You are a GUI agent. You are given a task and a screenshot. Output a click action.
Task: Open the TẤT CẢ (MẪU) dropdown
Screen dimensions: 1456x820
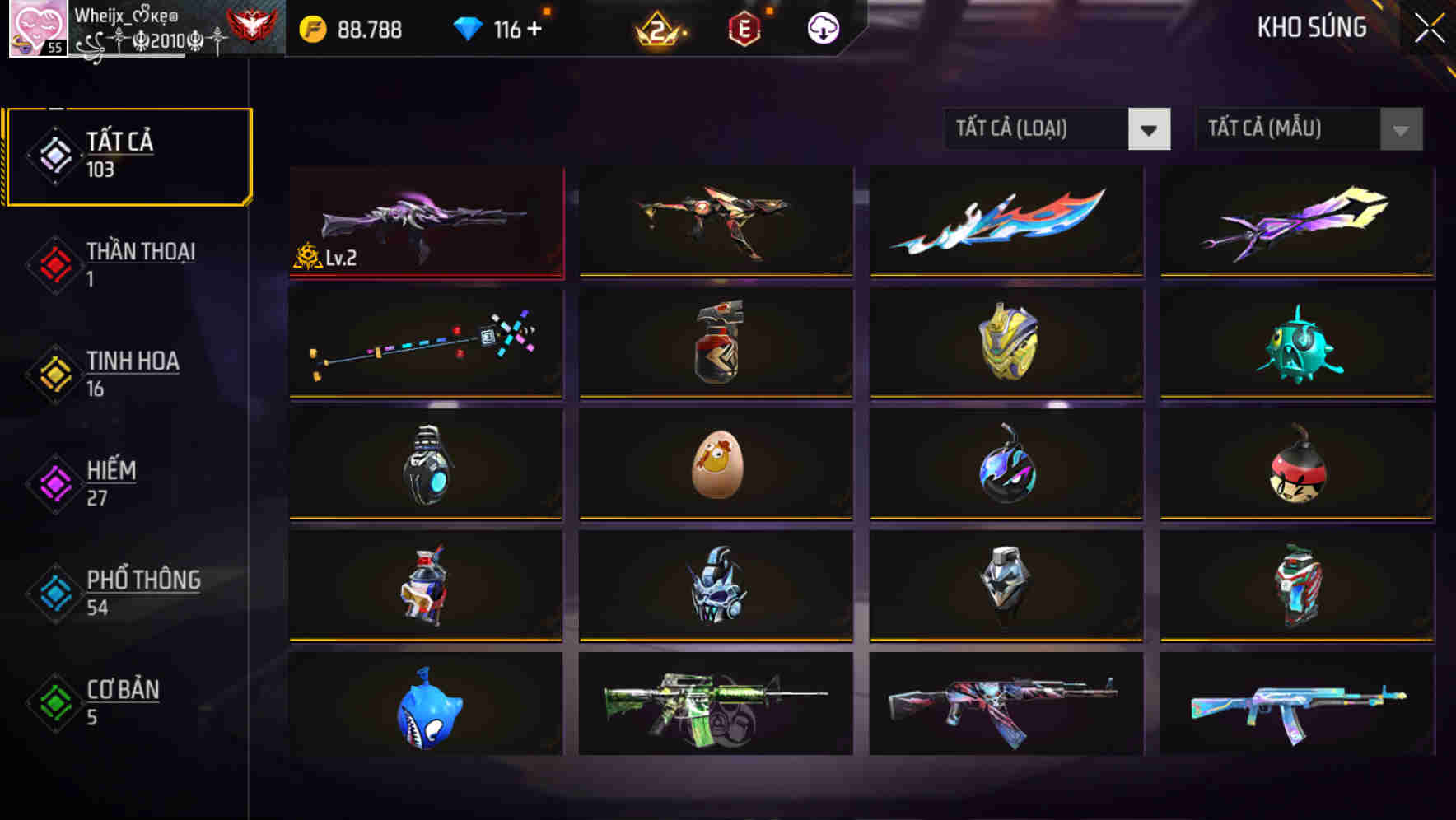point(1308,130)
